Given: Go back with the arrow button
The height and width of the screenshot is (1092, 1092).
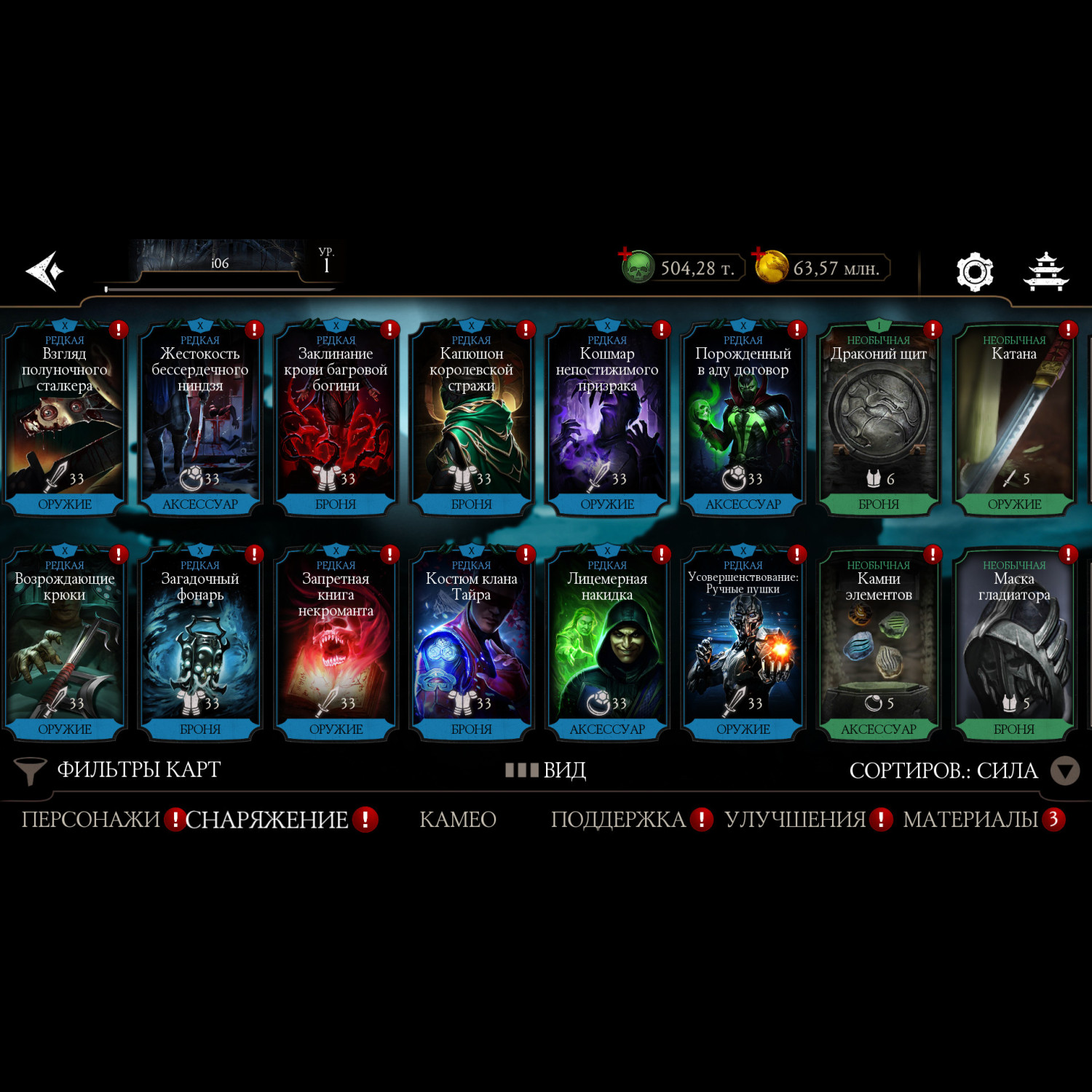Looking at the screenshot, I should (x=45, y=271).
